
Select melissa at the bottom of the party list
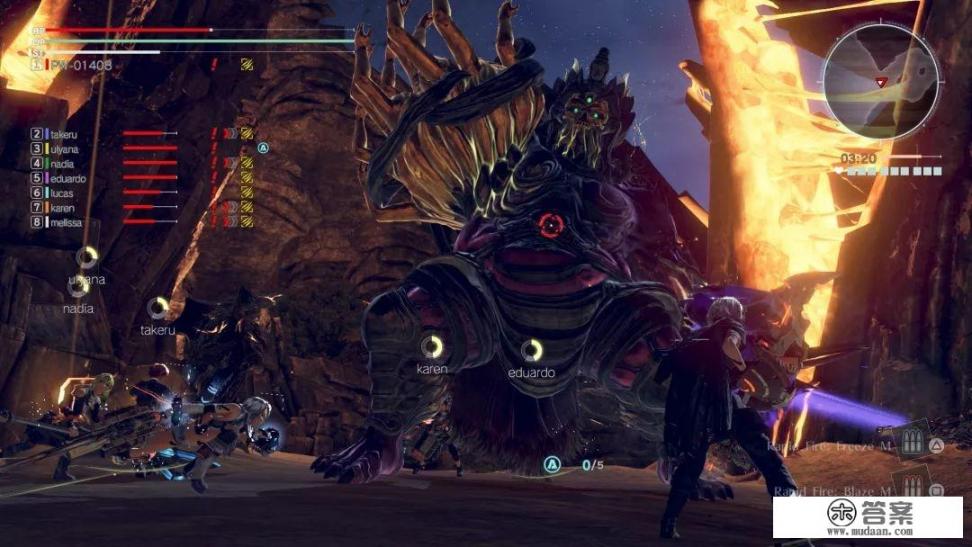[x=64, y=223]
